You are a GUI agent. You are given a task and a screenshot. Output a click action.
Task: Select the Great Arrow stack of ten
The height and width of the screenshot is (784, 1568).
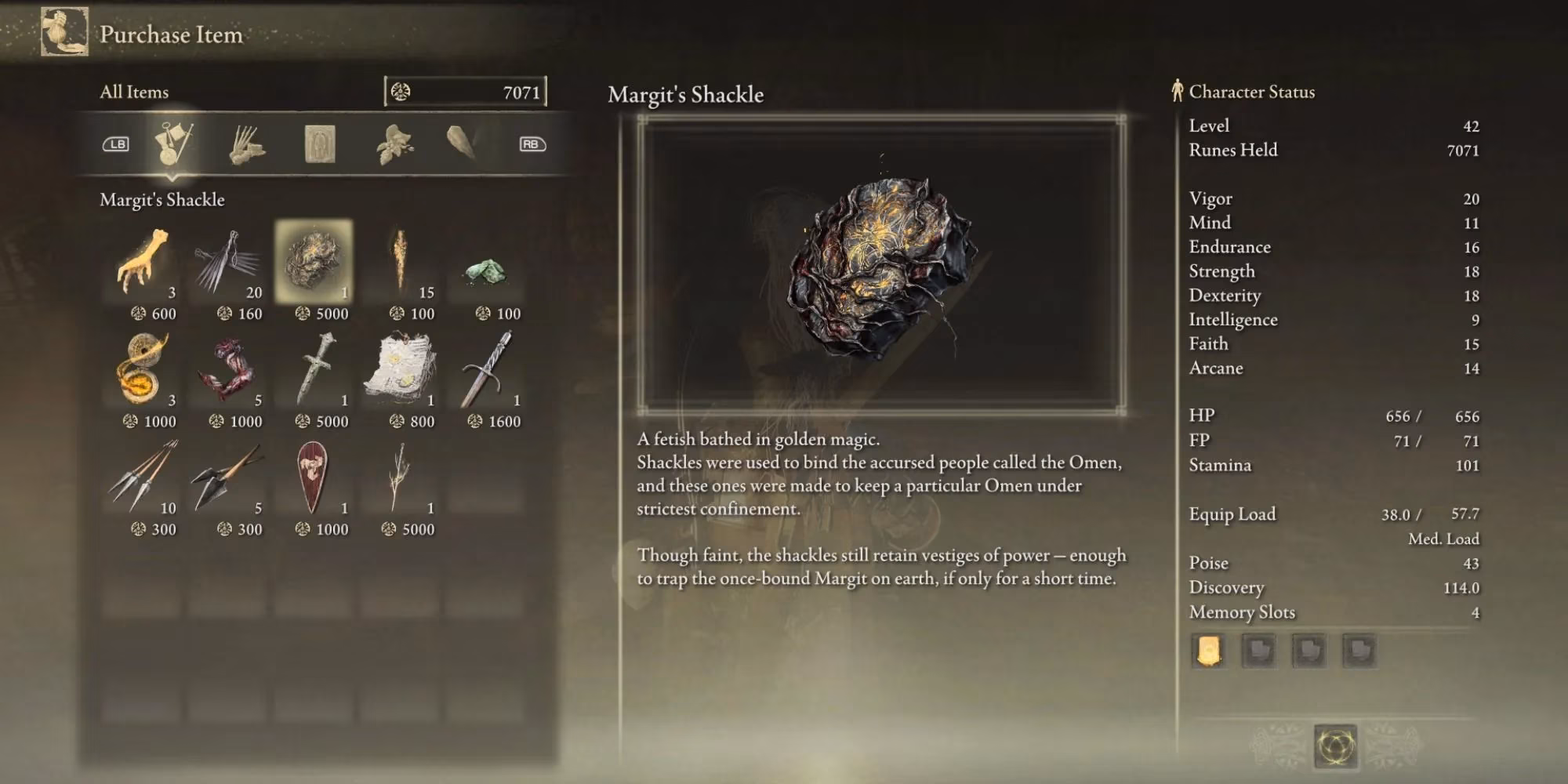point(143,477)
